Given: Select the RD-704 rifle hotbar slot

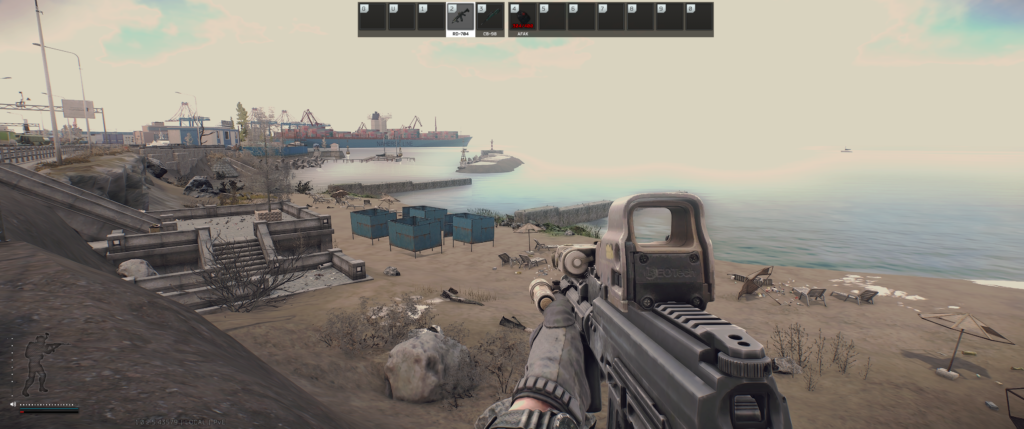Looking at the screenshot, I should click(x=461, y=19).
